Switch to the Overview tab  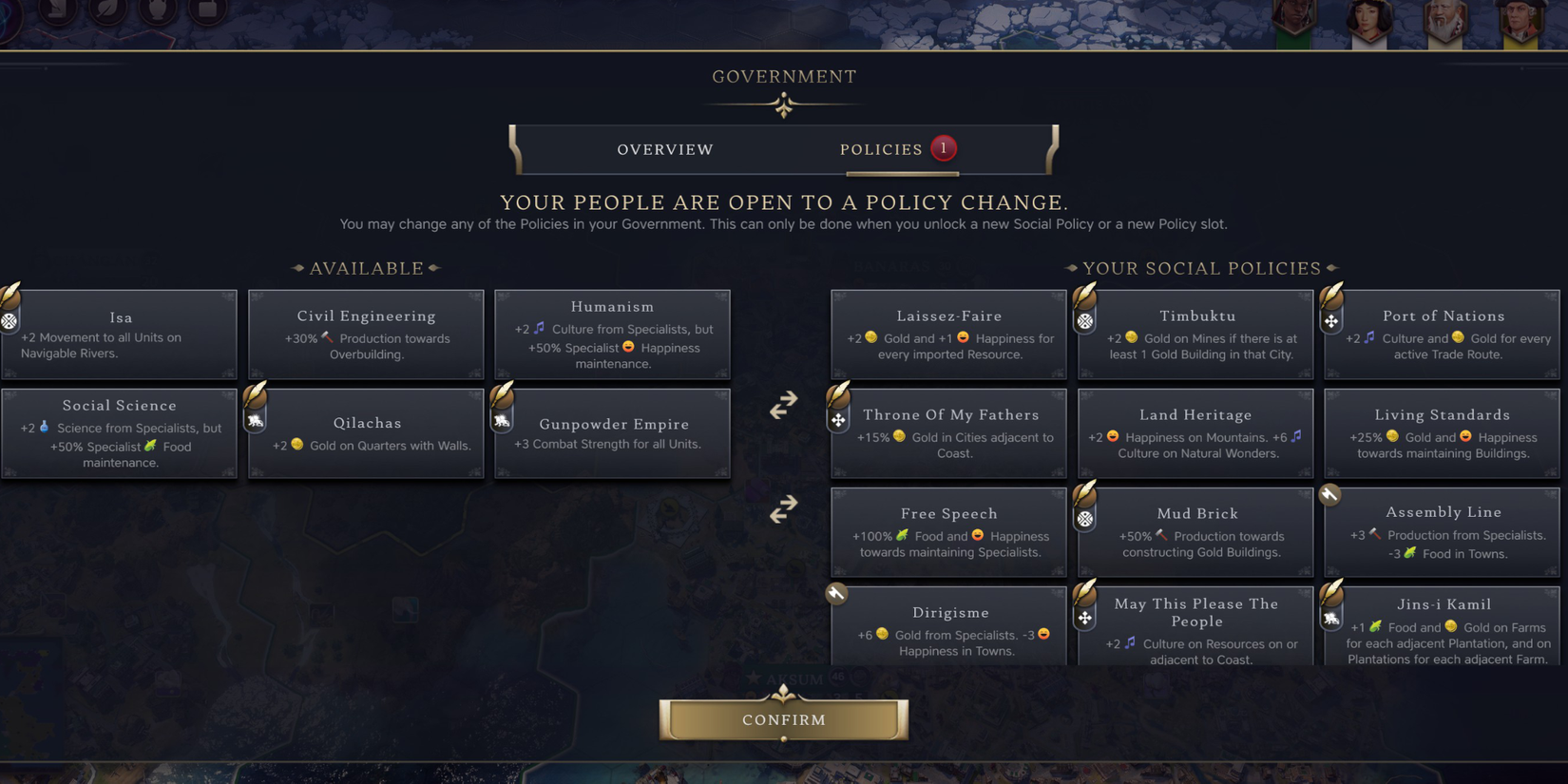tap(665, 149)
